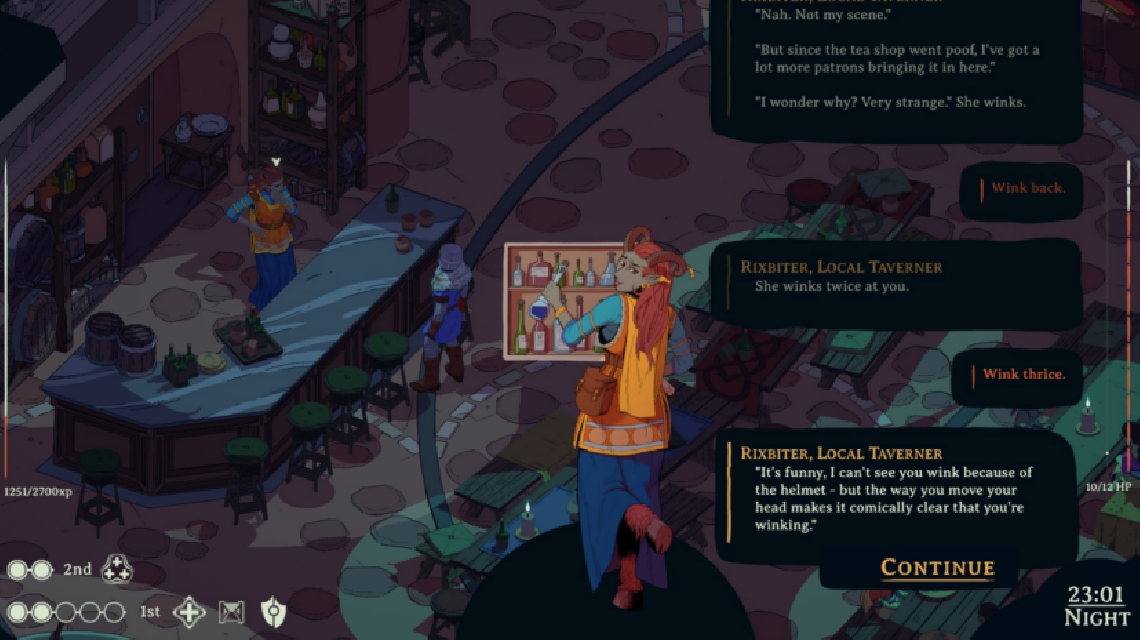Continue the dialogue with Rixbiter
The width and height of the screenshot is (1140, 640).
click(937, 568)
